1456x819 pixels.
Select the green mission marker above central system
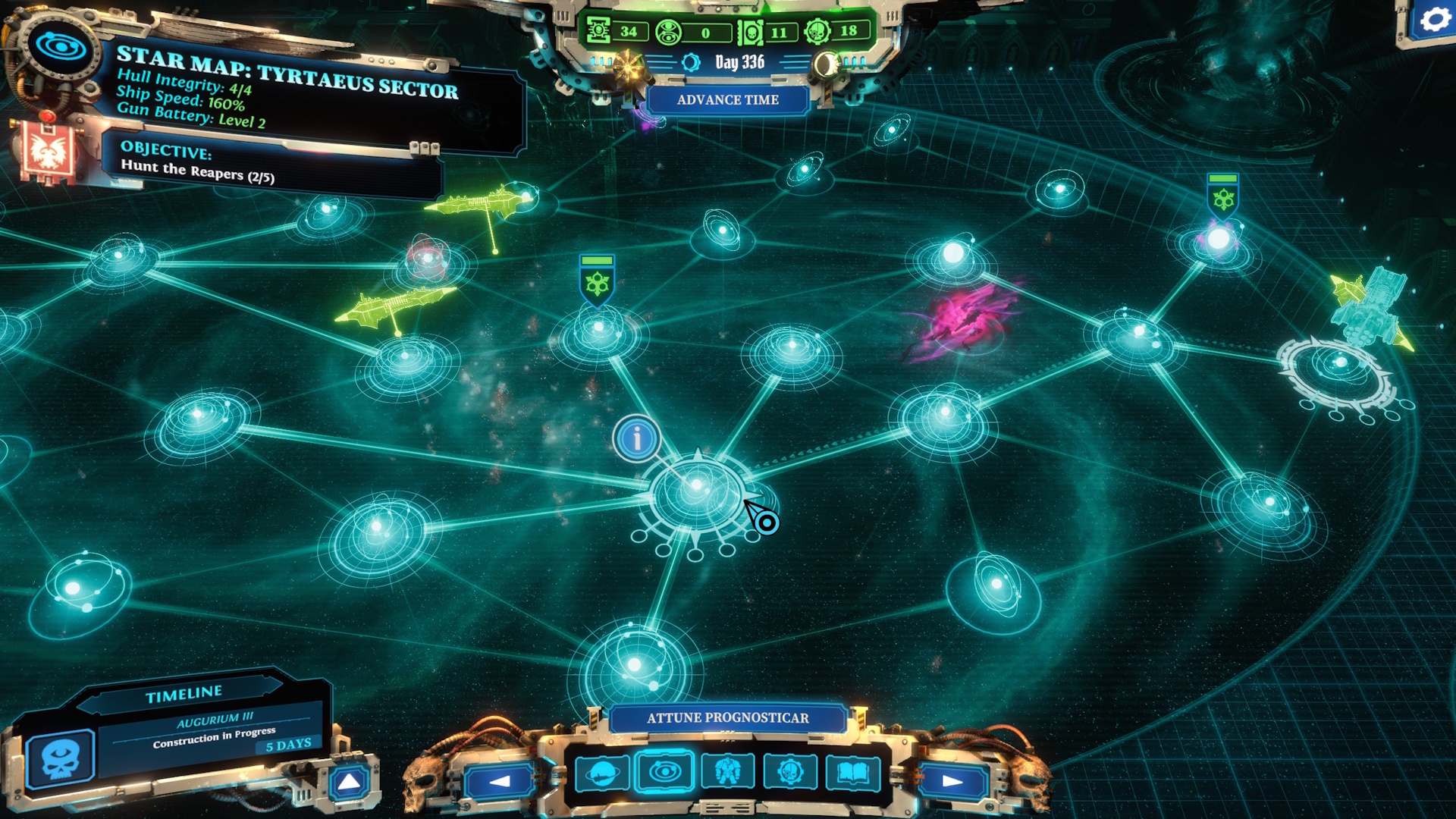(x=597, y=280)
